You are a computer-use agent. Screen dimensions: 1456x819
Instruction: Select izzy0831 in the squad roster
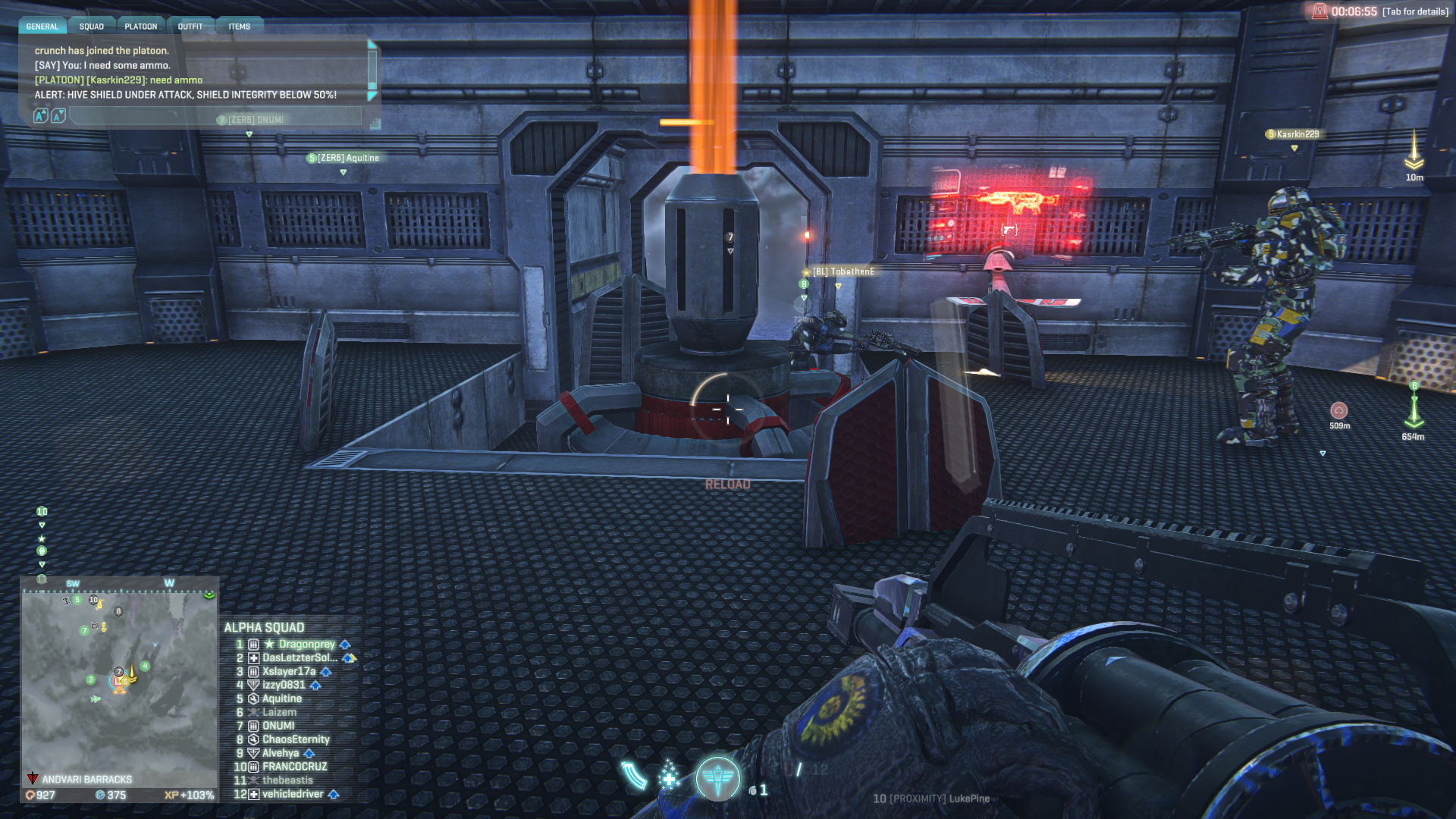[x=284, y=686]
